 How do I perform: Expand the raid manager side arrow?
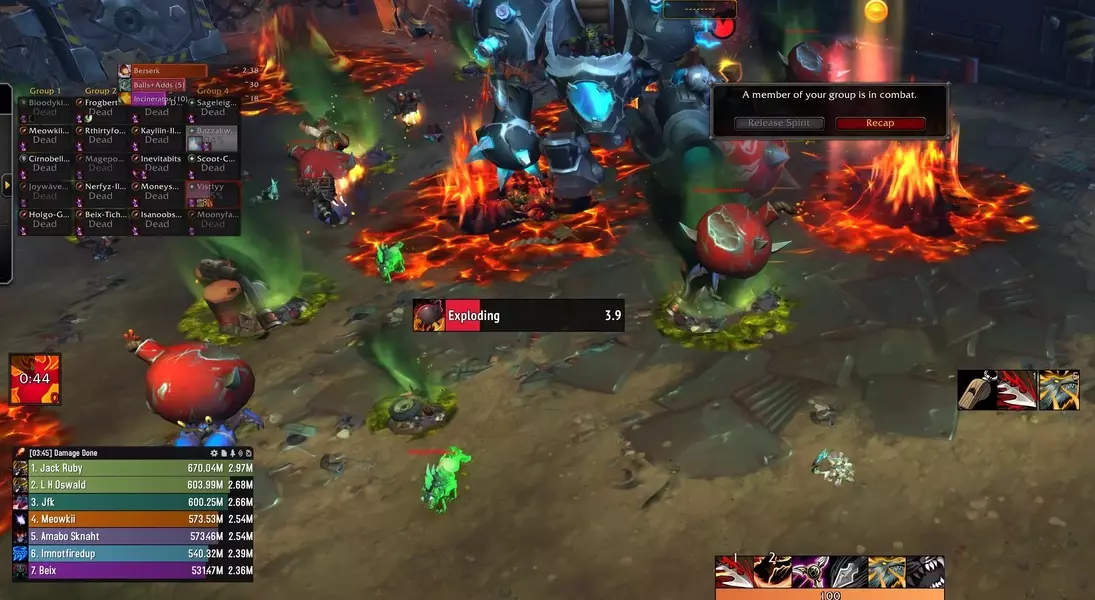point(8,184)
